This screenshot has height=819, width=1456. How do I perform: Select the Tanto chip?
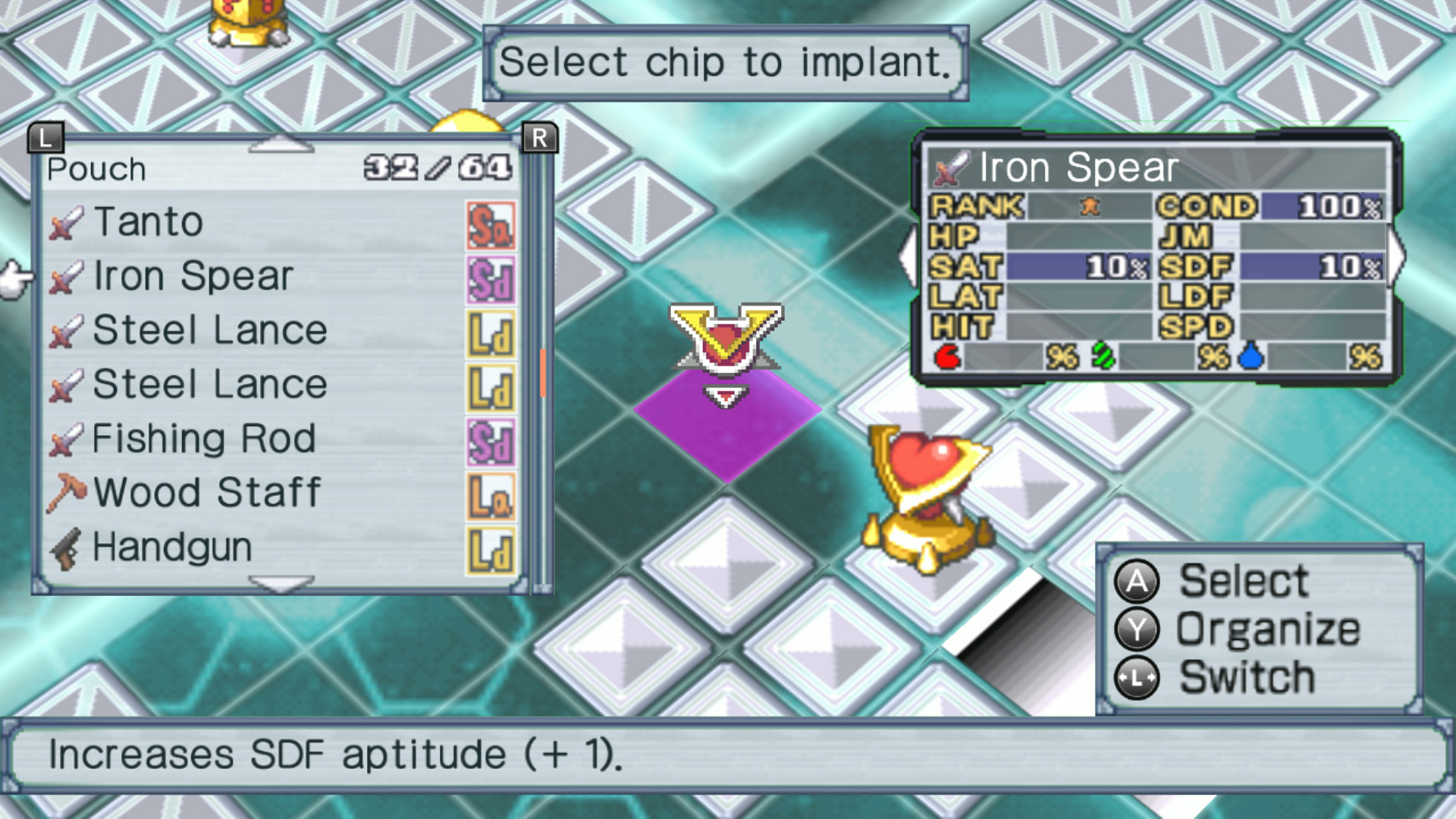(149, 223)
